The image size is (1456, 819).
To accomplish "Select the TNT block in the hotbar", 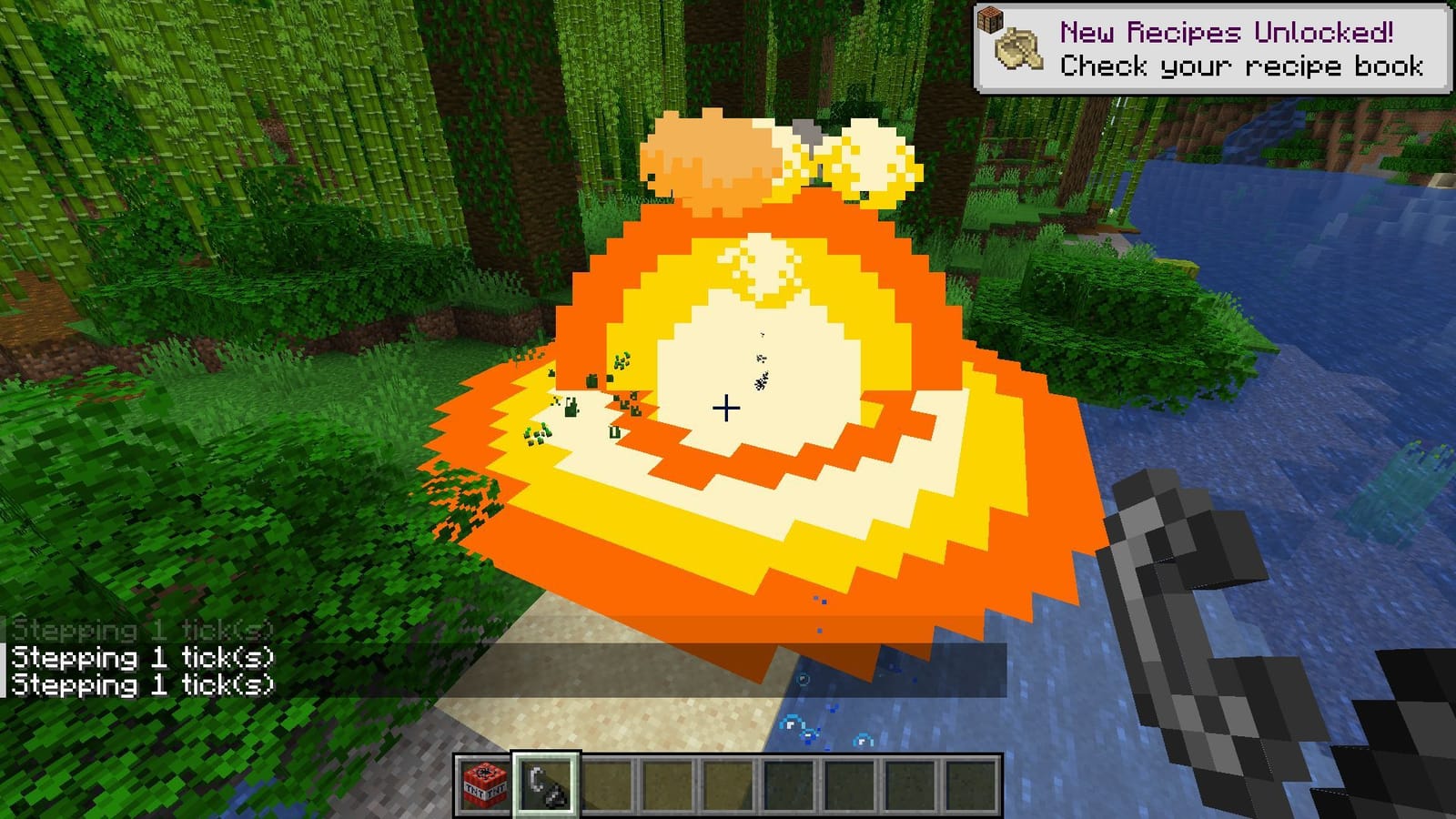I will (x=485, y=783).
